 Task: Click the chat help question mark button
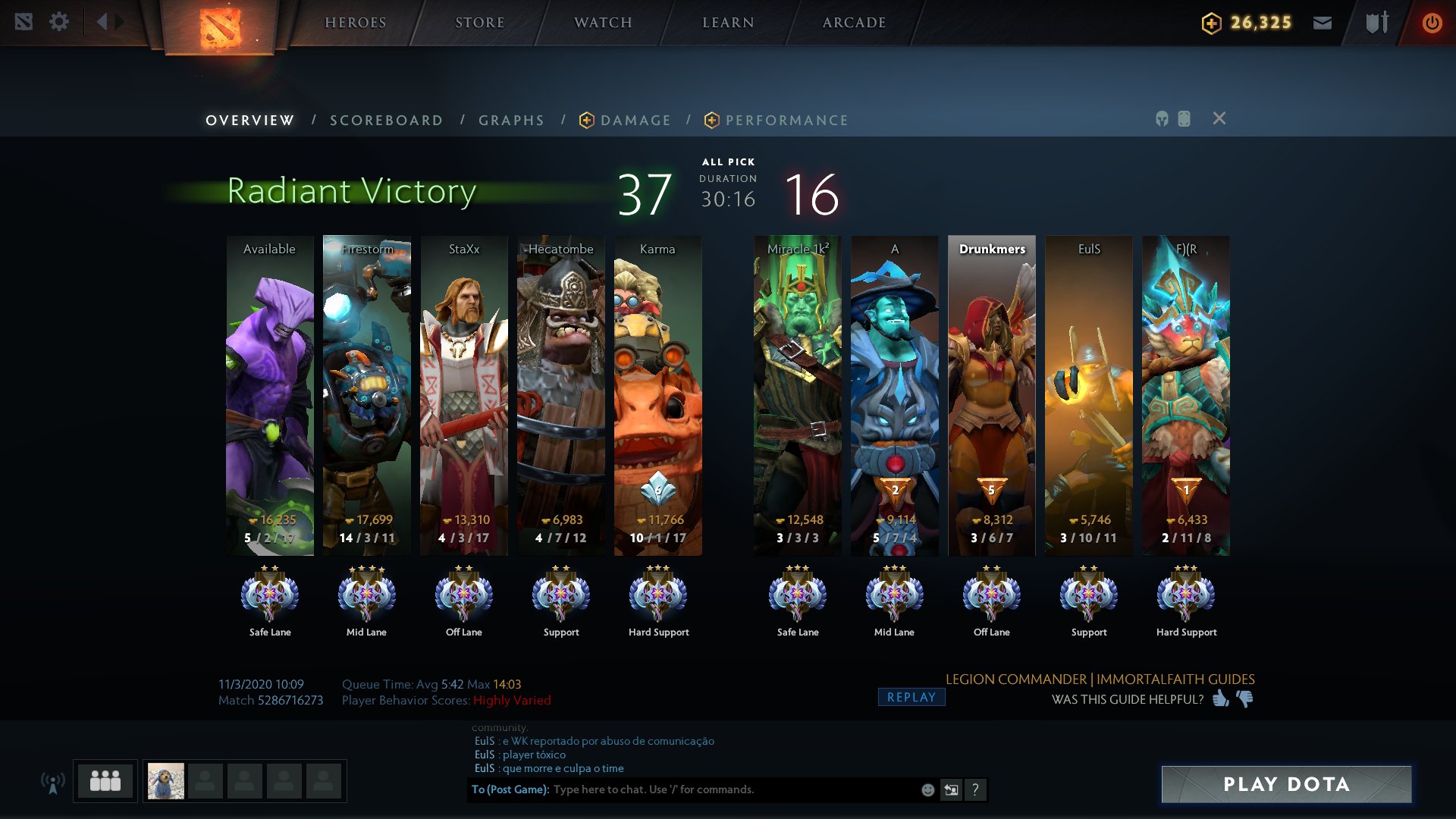click(976, 789)
